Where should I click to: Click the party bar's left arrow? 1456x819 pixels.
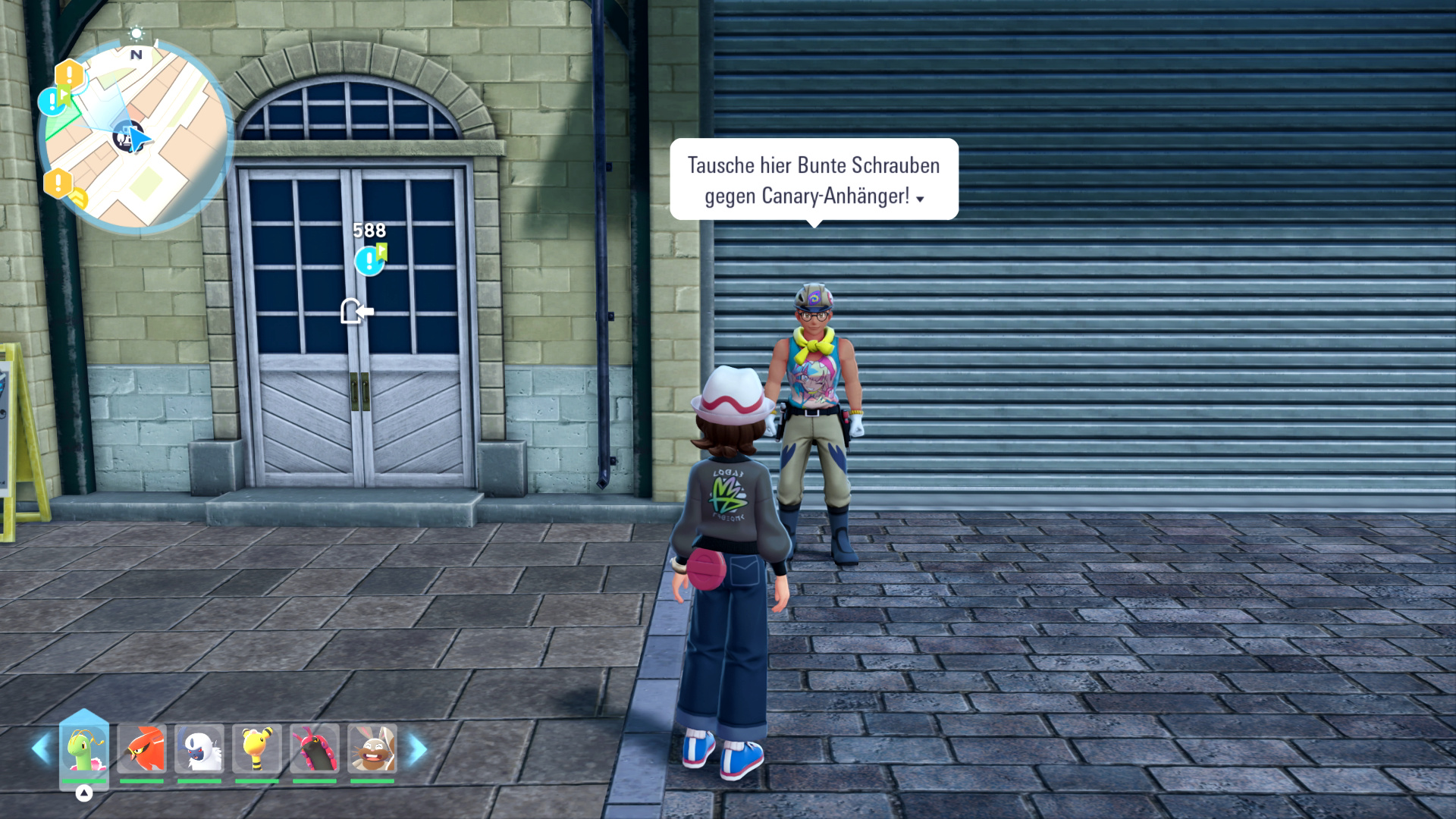point(39,749)
